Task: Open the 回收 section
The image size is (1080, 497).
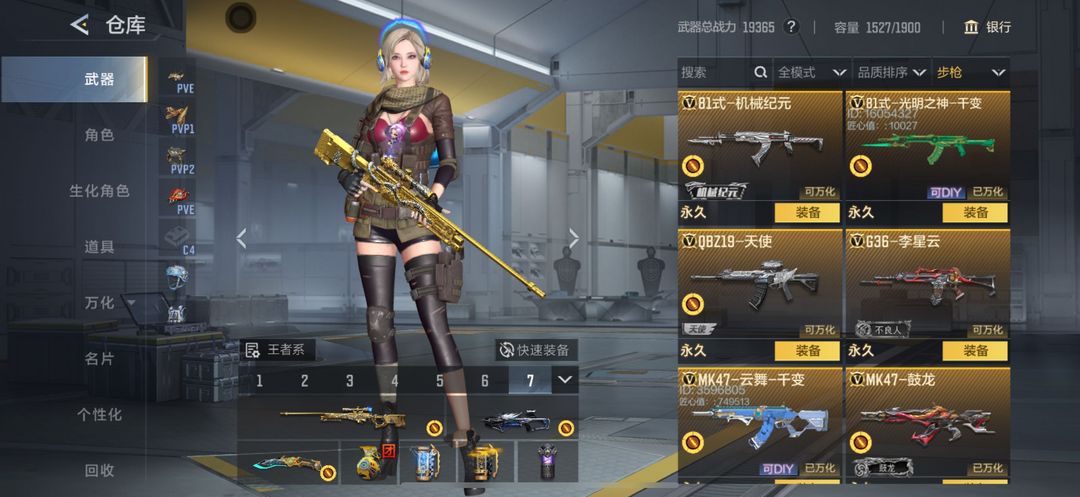Action: click(99, 470)
